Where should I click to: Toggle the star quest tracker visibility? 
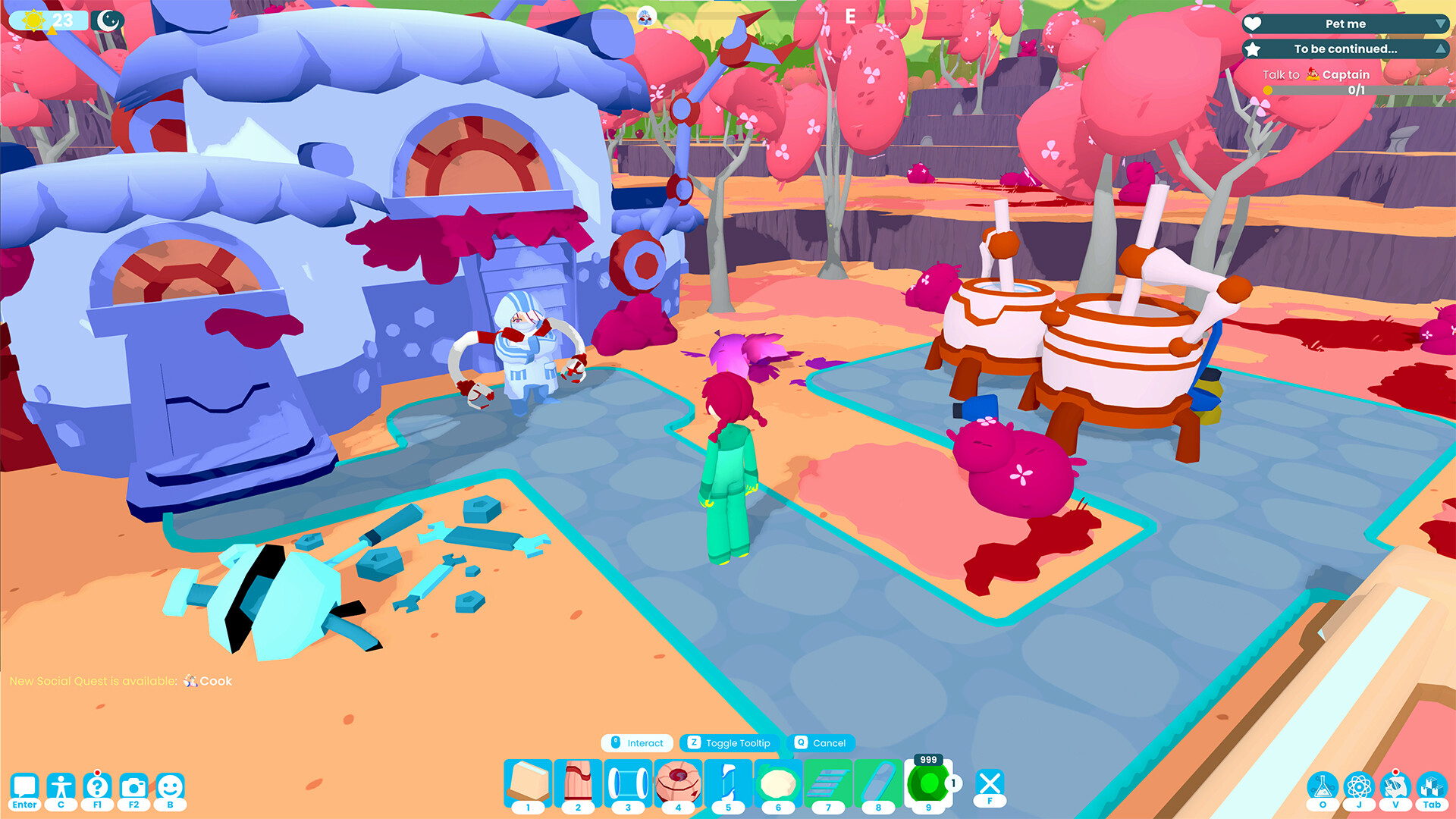1252,49
